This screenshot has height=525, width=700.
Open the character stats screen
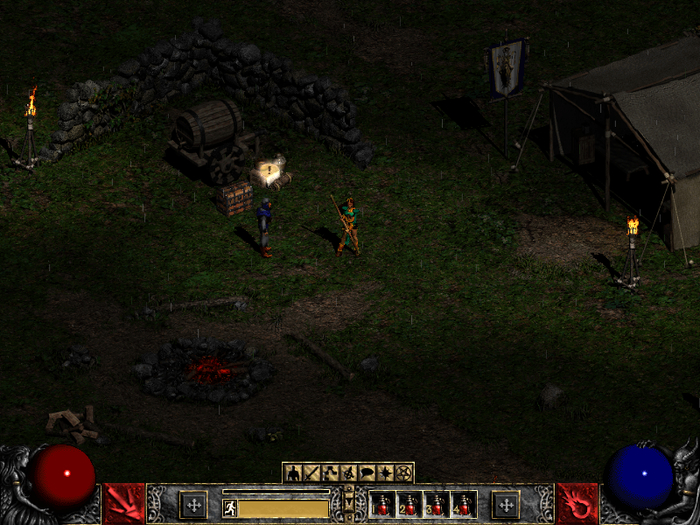coord(293,473)
